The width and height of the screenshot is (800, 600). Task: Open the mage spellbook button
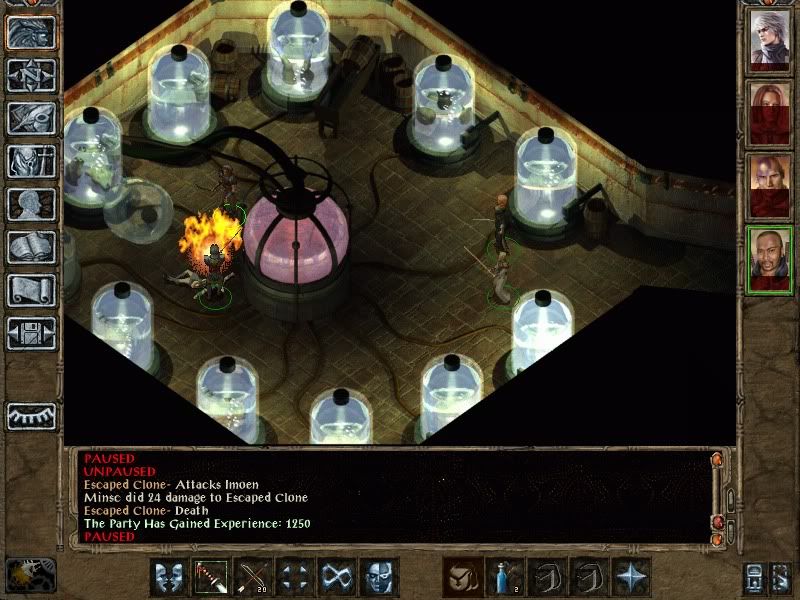pos(31,247)
